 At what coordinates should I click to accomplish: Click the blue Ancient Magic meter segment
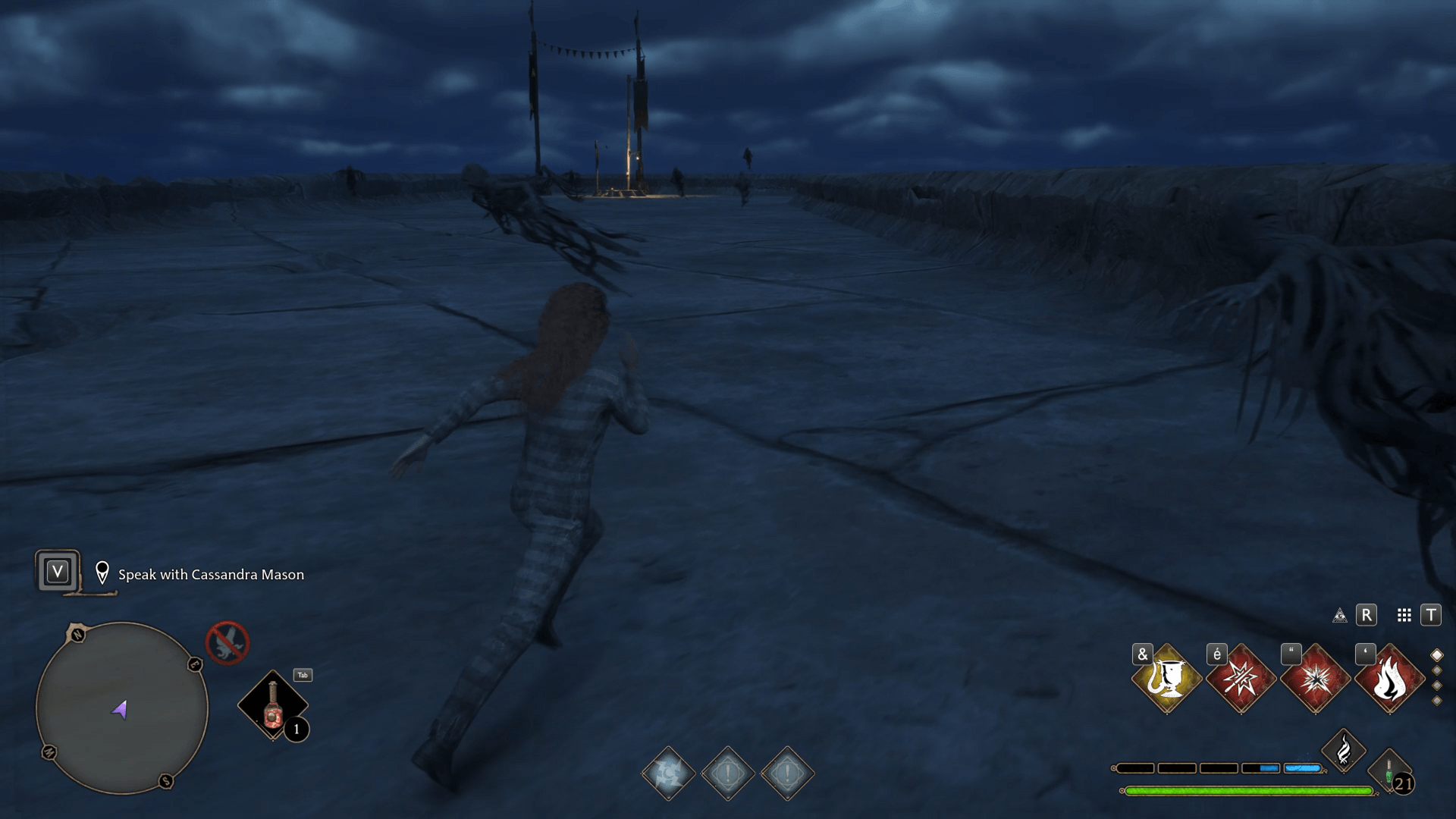coord(1301,767)
